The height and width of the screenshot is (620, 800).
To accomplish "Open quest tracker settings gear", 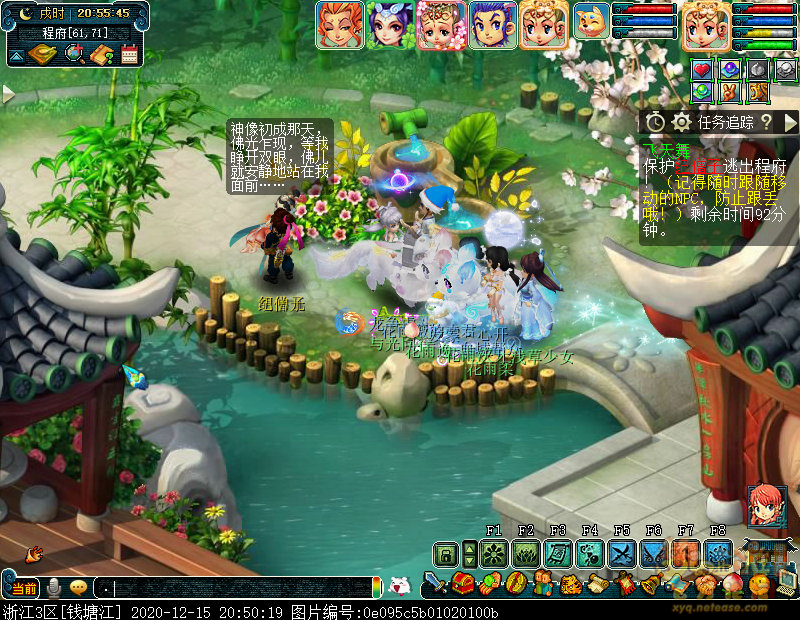I will pyautogui.click(x=682, y=122).
